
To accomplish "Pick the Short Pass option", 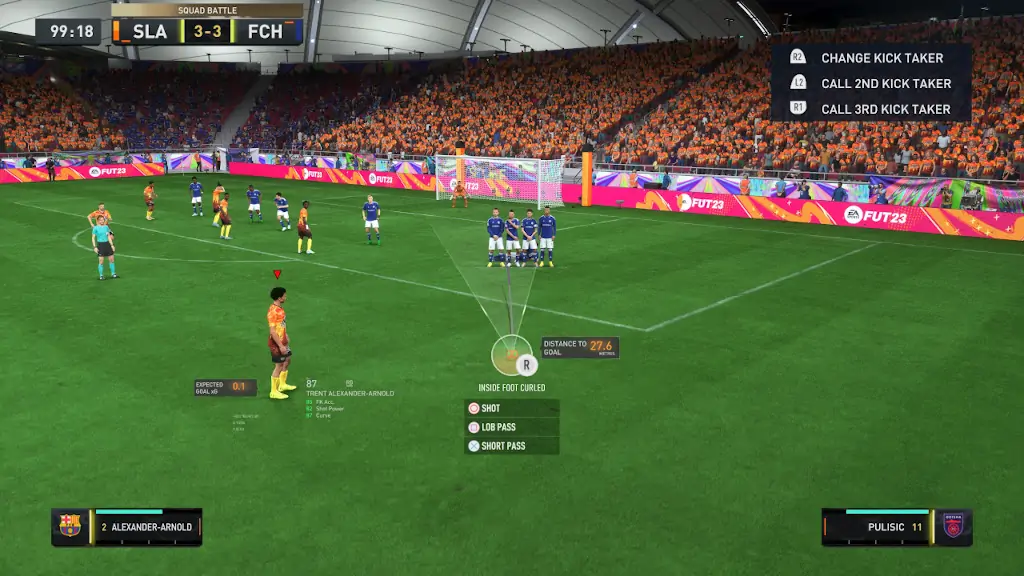I will click(511, 446).
